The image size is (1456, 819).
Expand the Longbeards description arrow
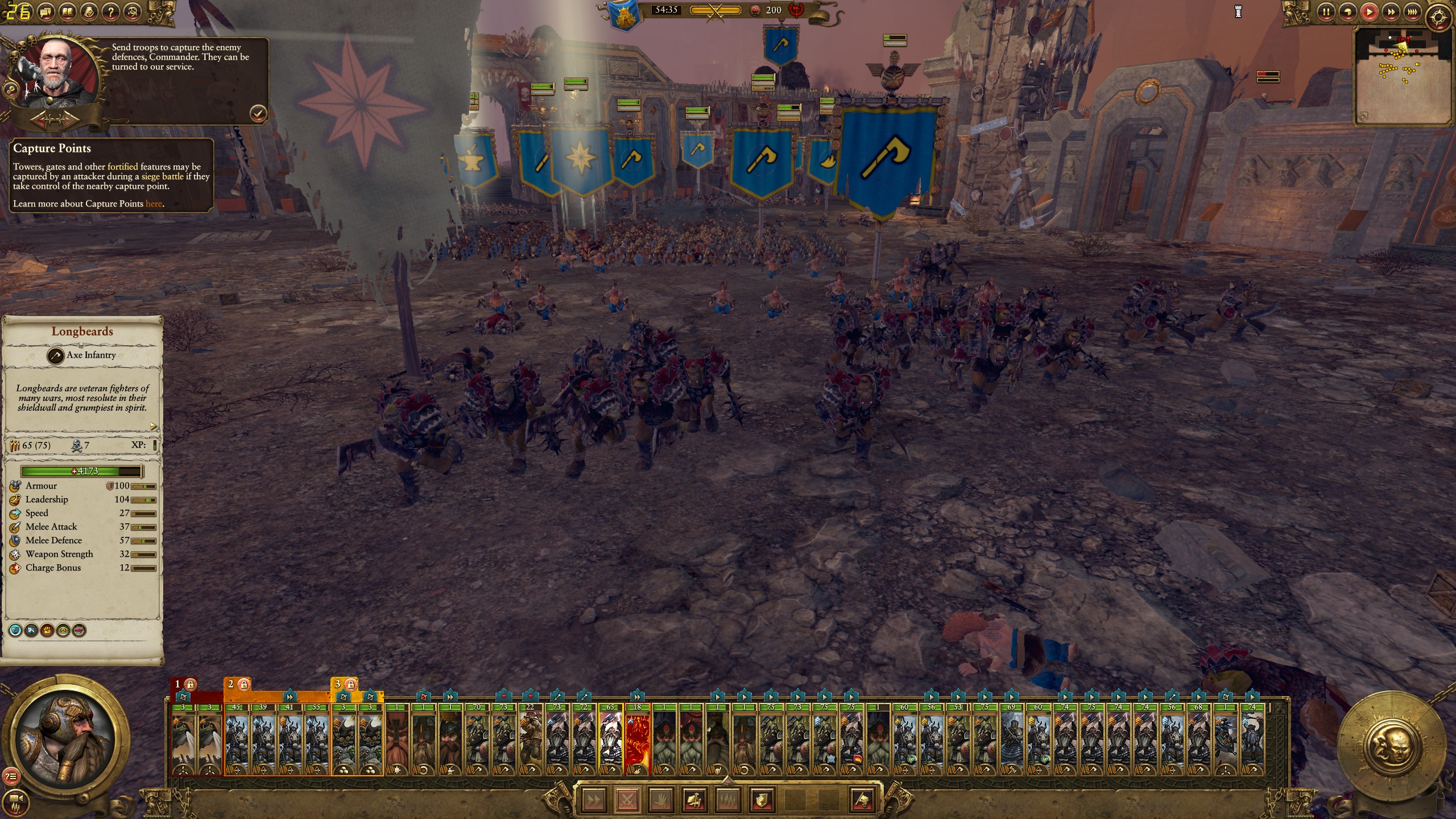tap(153, 426)
